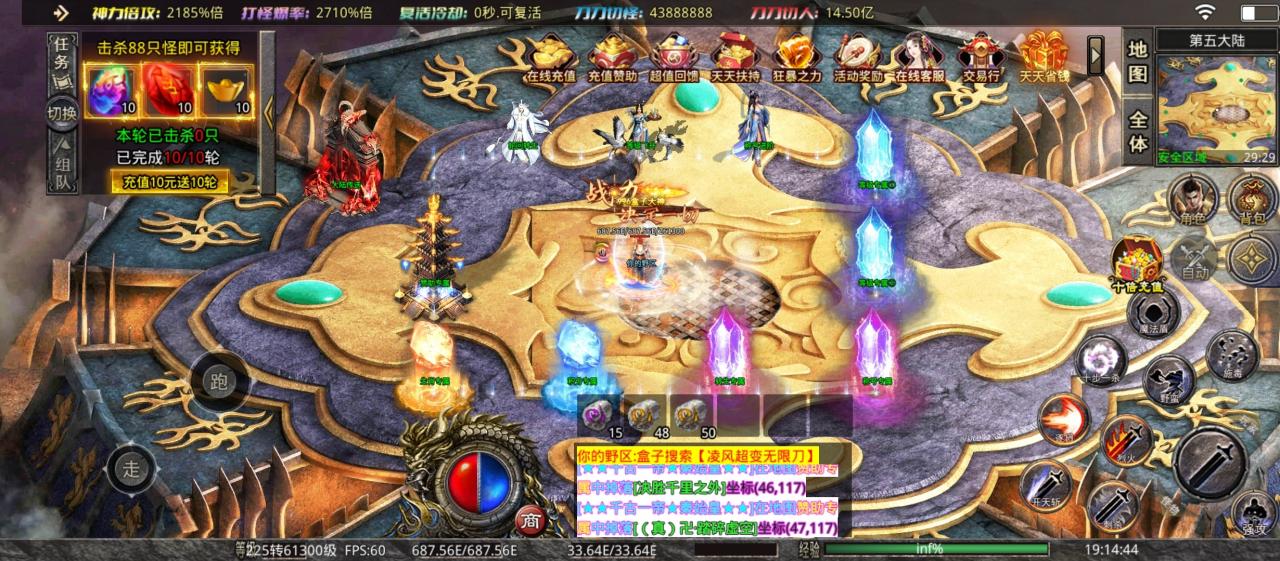Open the 地图 map button
The width and height of the screenshot is (1280, 561).
[x=1138, y=62]
